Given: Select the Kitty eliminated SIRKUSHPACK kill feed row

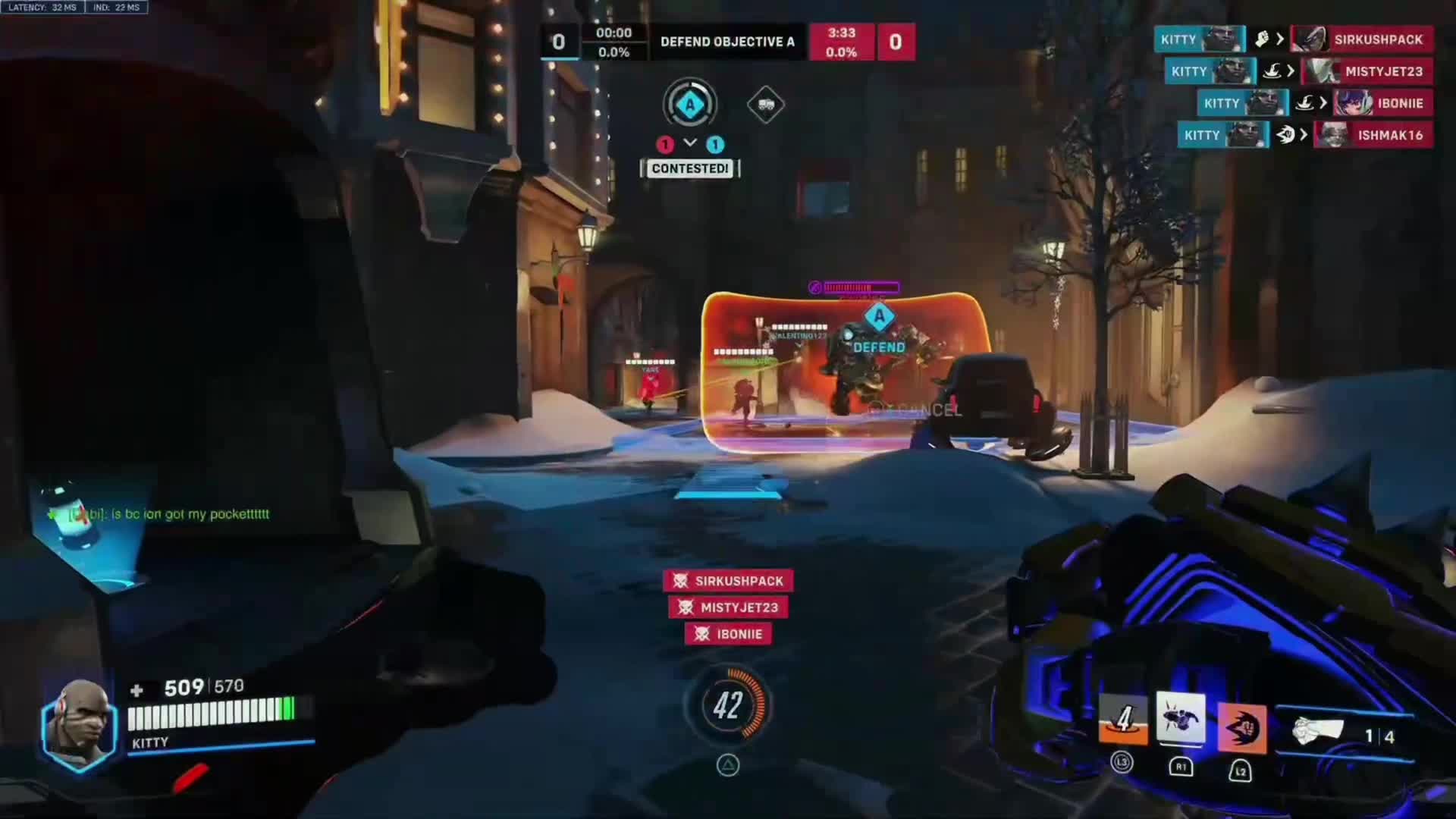Looking at the screenshot, I should [1293, 39].
